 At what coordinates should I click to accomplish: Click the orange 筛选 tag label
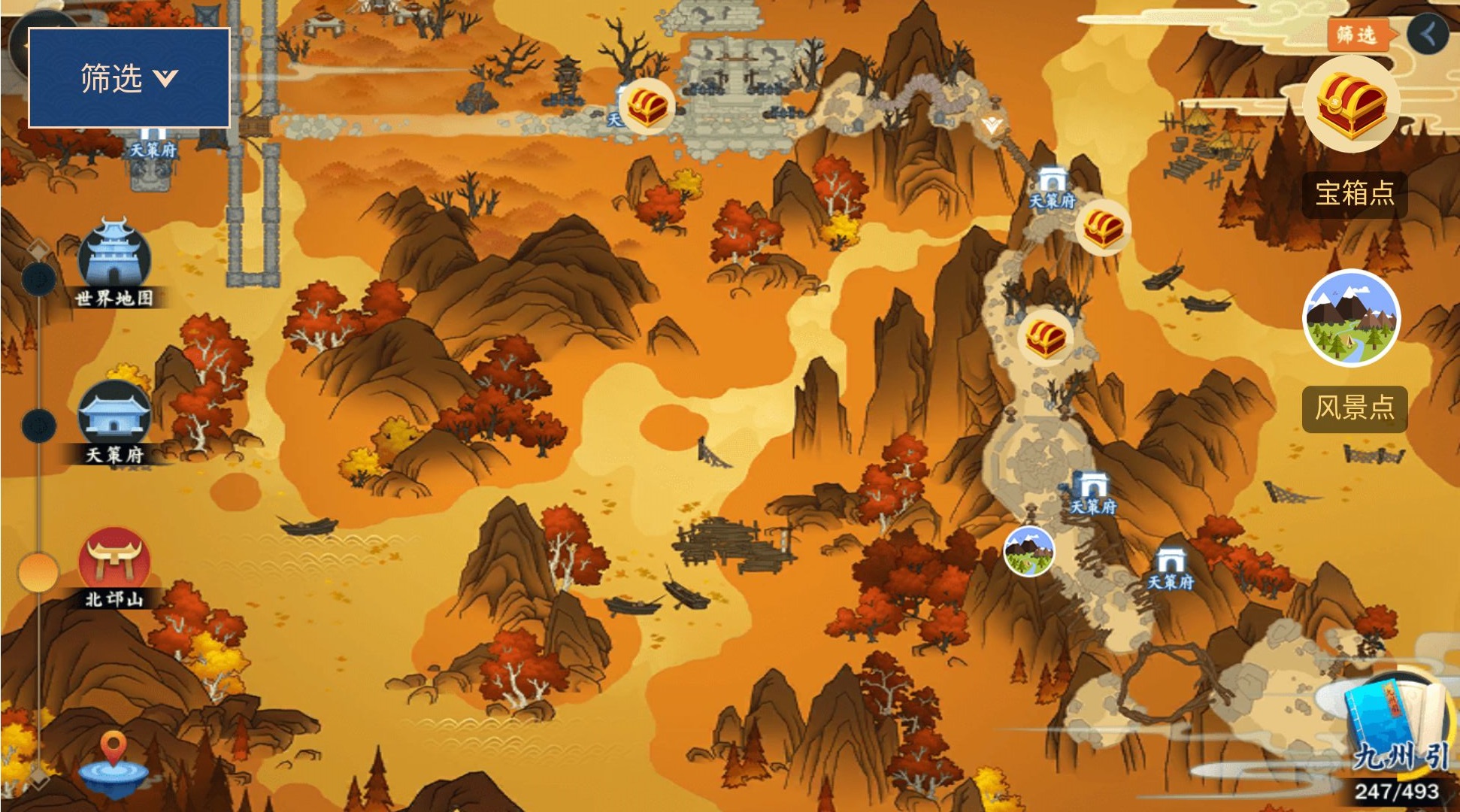[1357, 35]
